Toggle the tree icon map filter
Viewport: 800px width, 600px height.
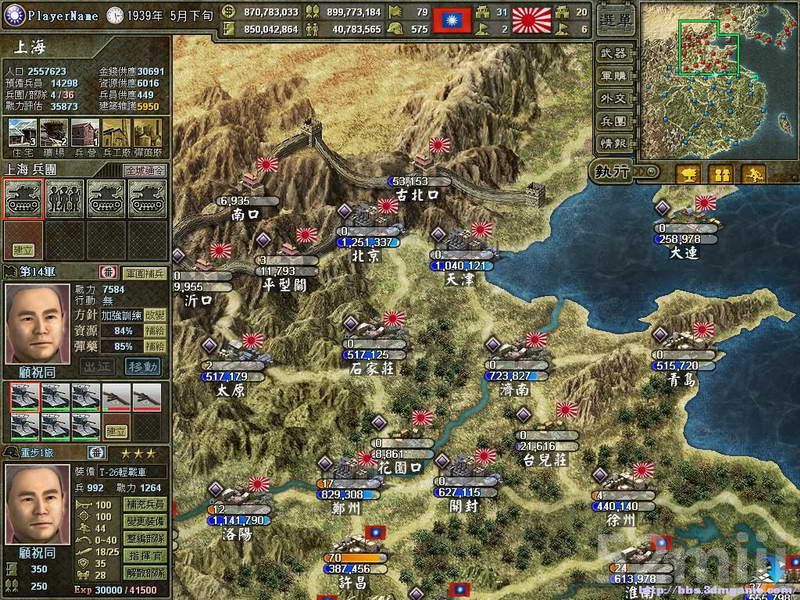pyautogui.click(x=688, y=174)
